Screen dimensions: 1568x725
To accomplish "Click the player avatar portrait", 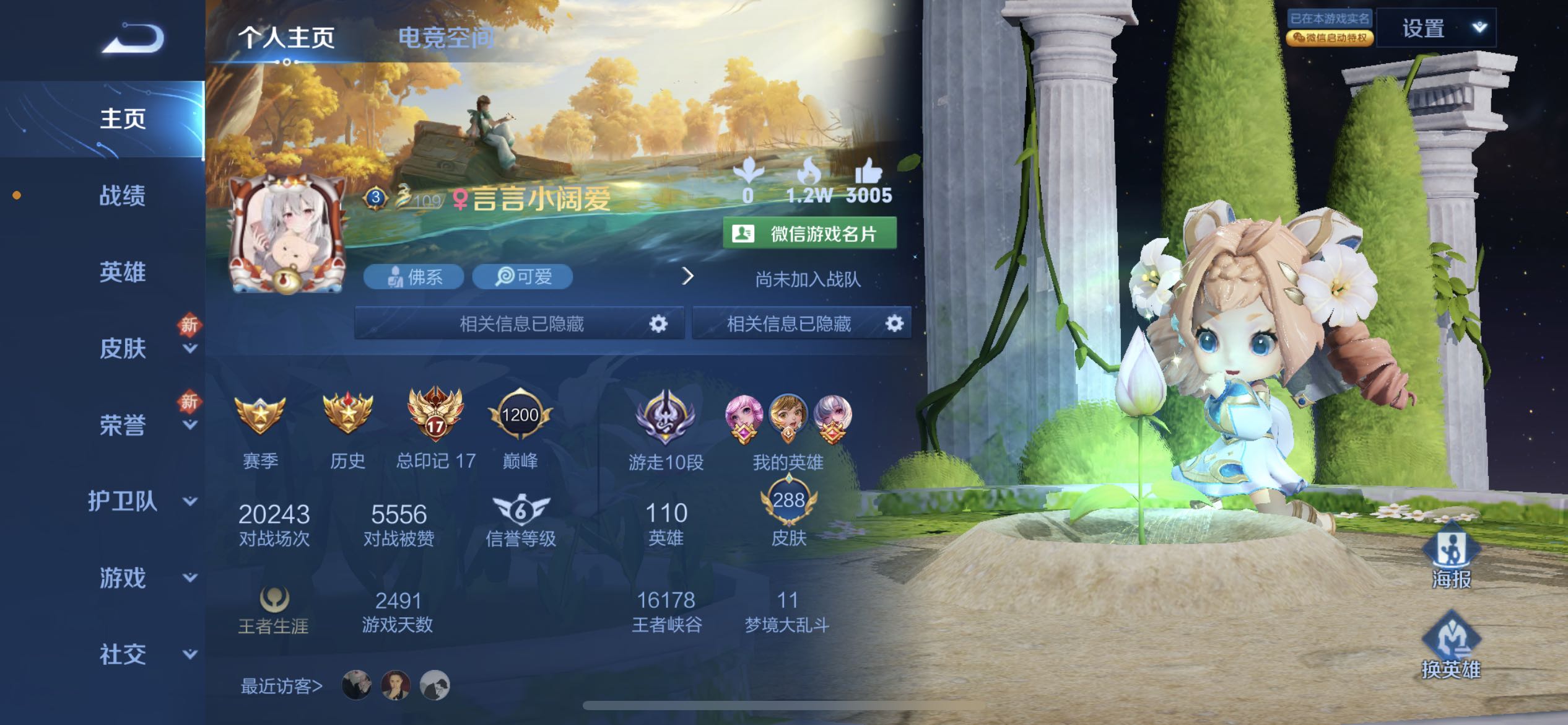I will 287,234.
